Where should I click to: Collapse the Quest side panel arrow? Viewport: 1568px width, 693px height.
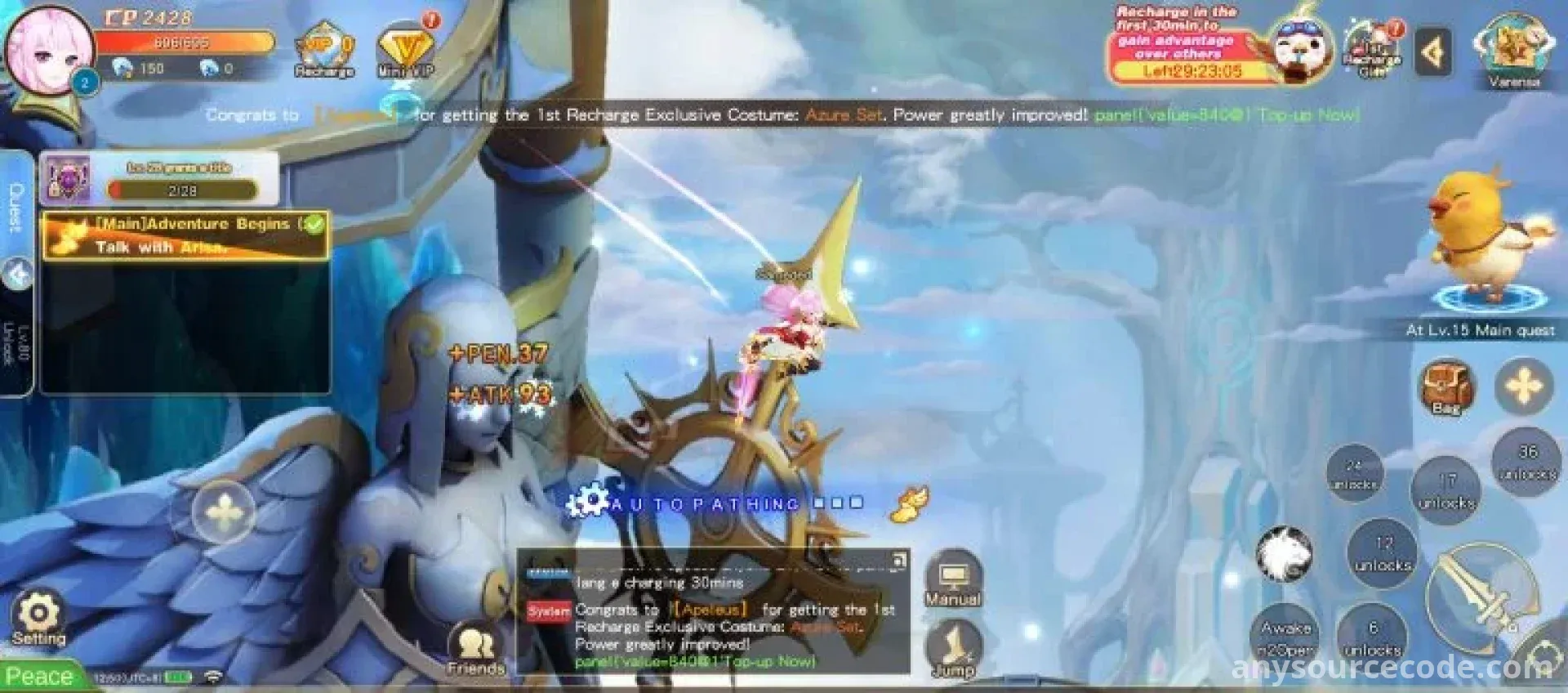[x=17, y=275]
